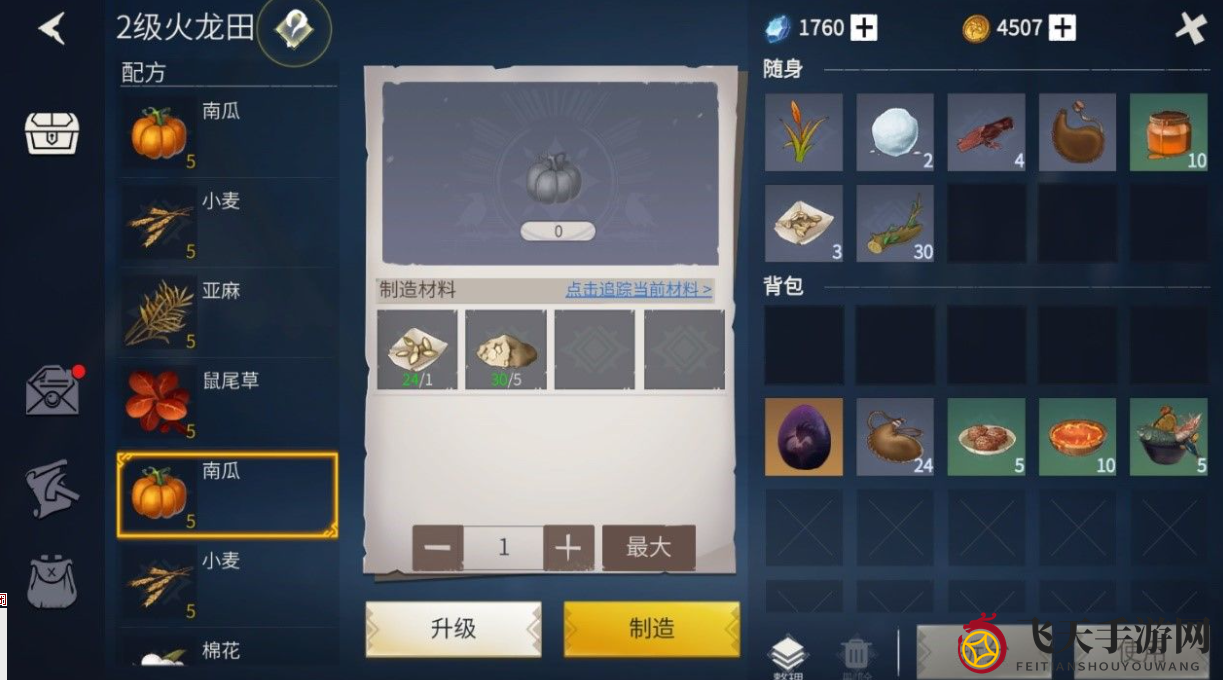Pick the dark dragon egg in backpack
The image size is (1223, 680).
coord(803,437)
